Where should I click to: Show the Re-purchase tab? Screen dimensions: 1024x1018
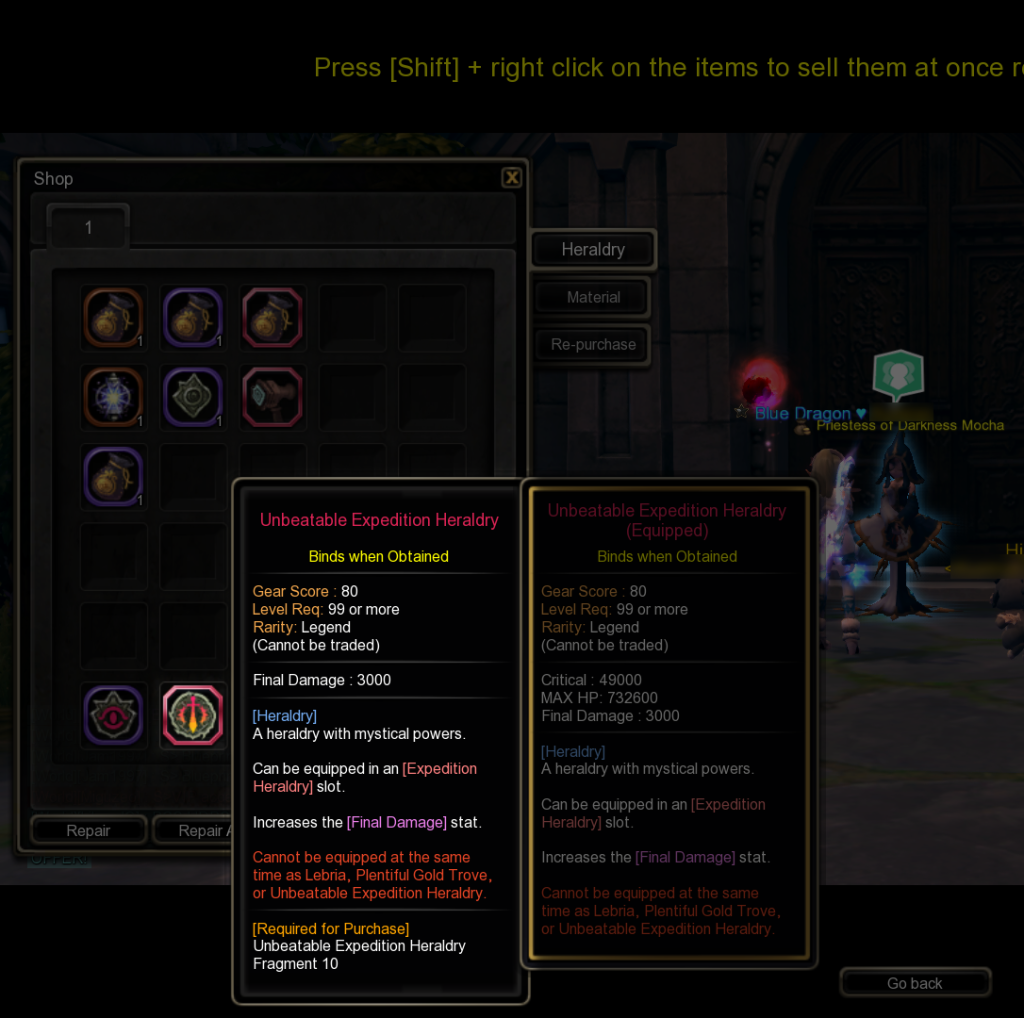point(593,344)
